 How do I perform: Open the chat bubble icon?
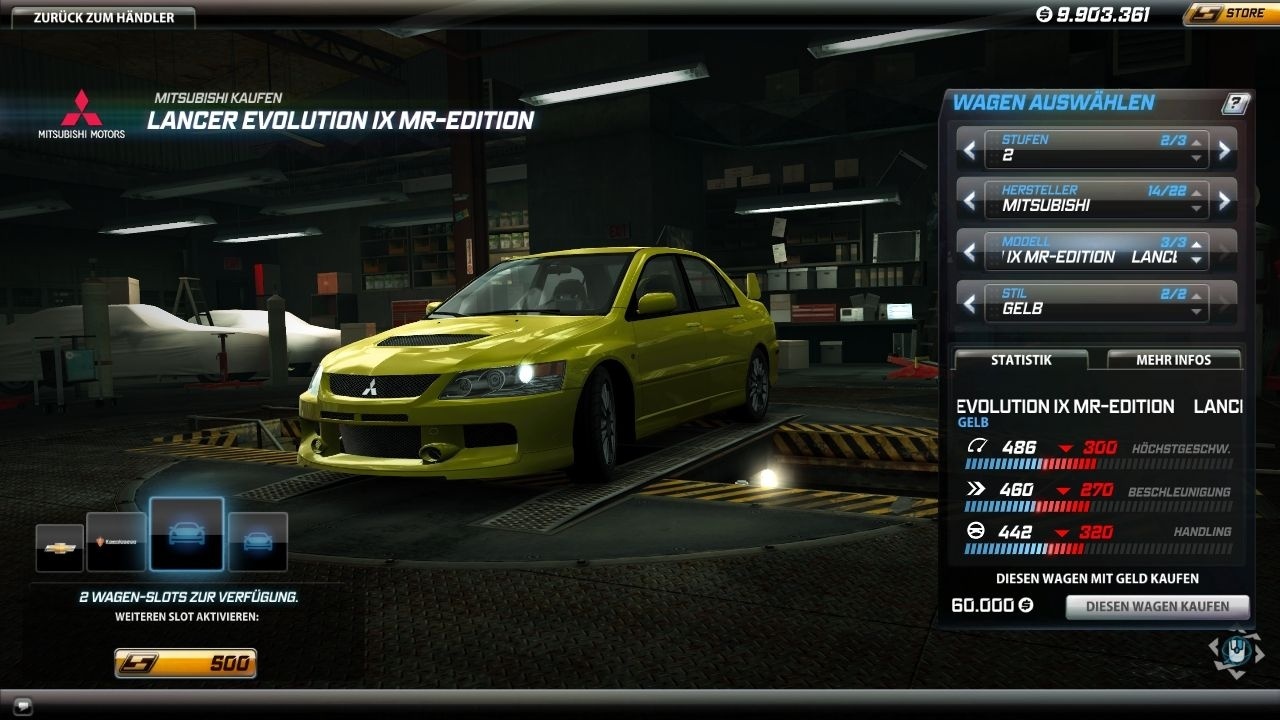pos(23,704)
